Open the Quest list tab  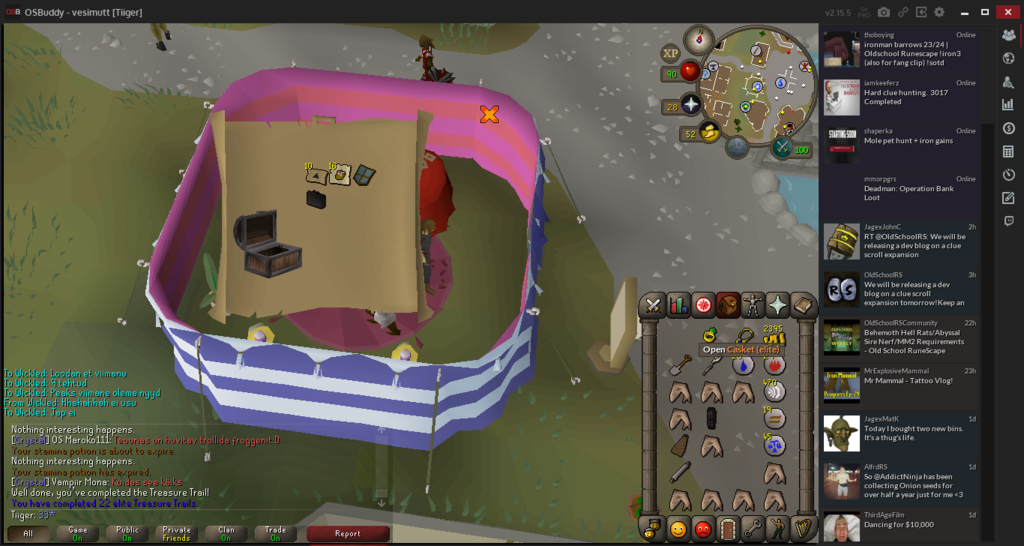[x=703, y=305]
